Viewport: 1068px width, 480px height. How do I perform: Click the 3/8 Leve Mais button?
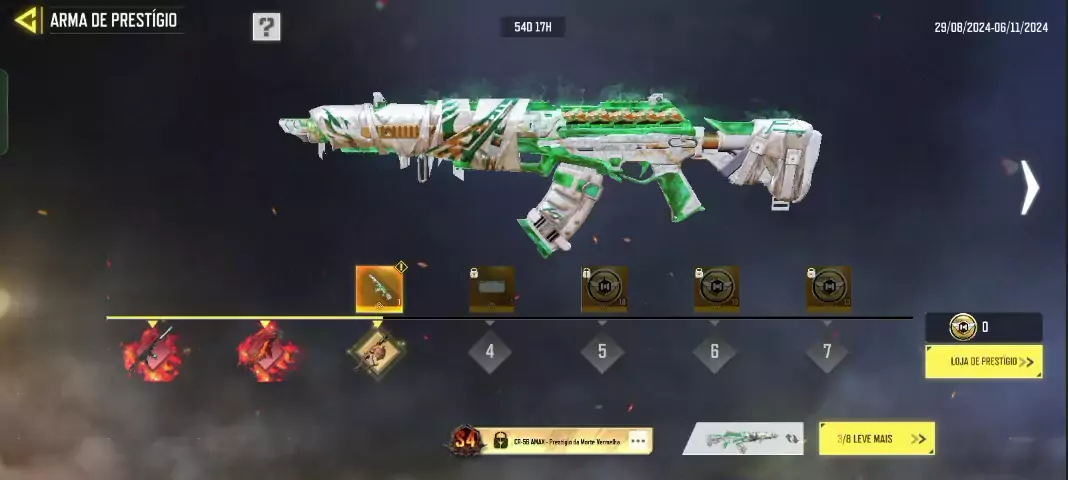point(876,438)
